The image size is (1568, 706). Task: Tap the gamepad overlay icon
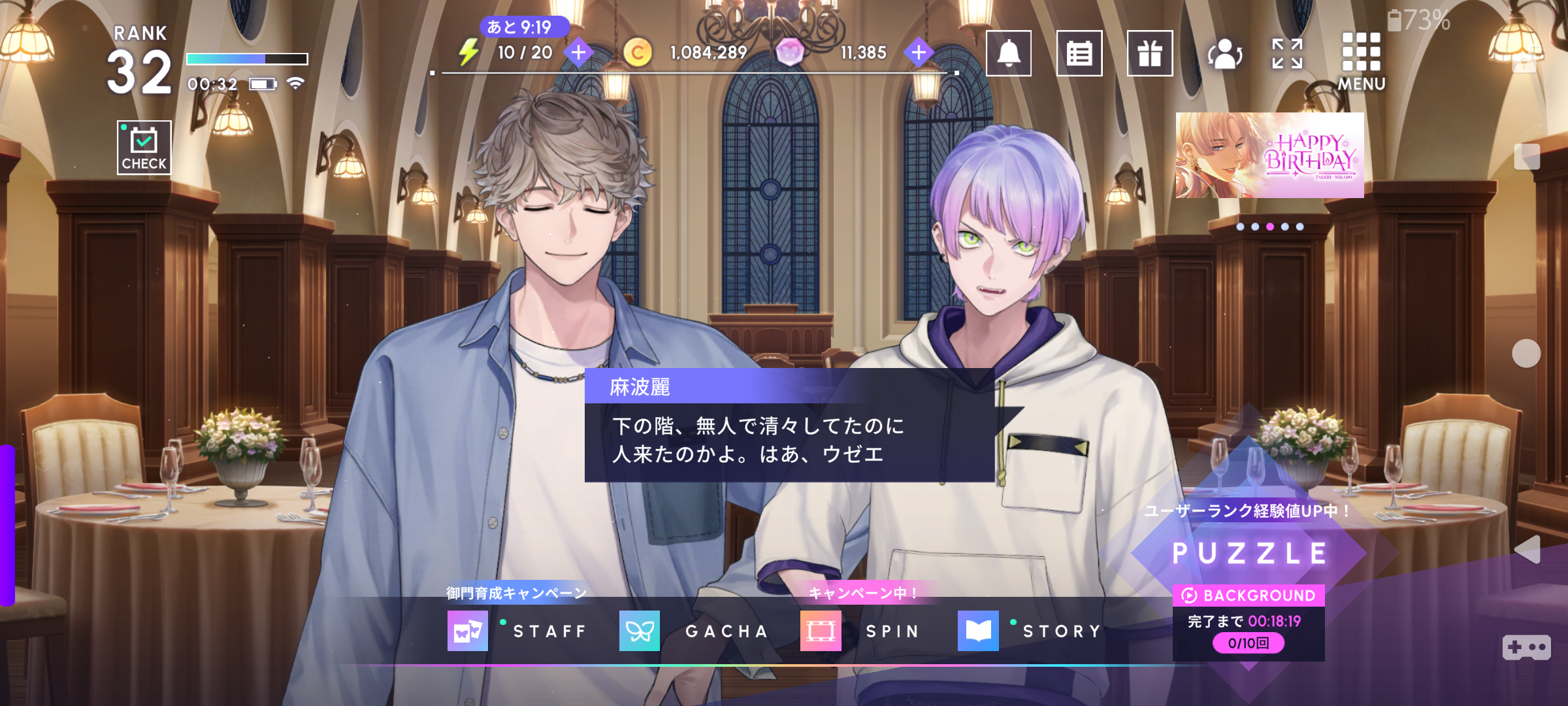[x=1526, y=647]
